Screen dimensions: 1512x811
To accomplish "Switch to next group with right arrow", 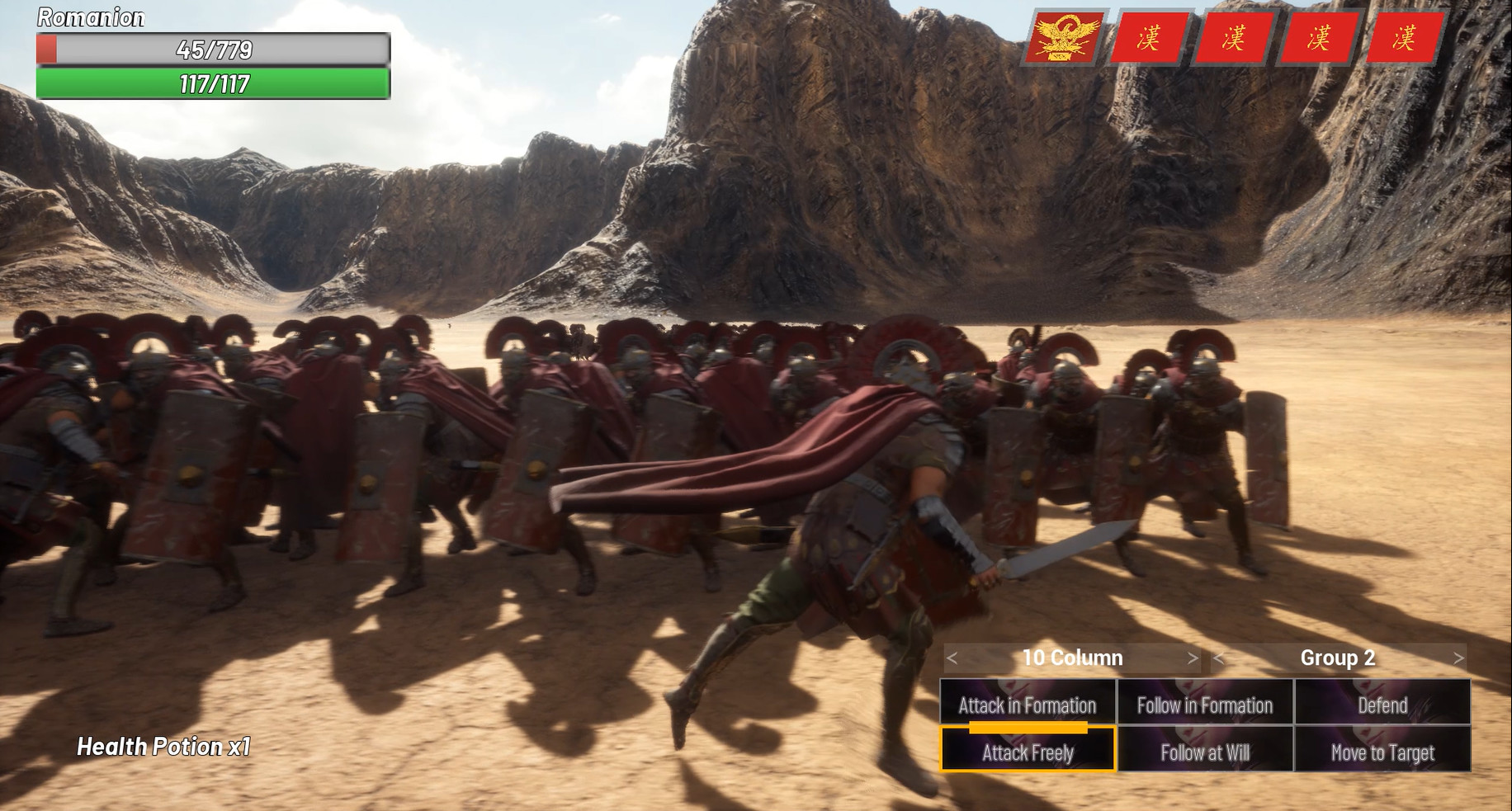I will coord(1459,659).
